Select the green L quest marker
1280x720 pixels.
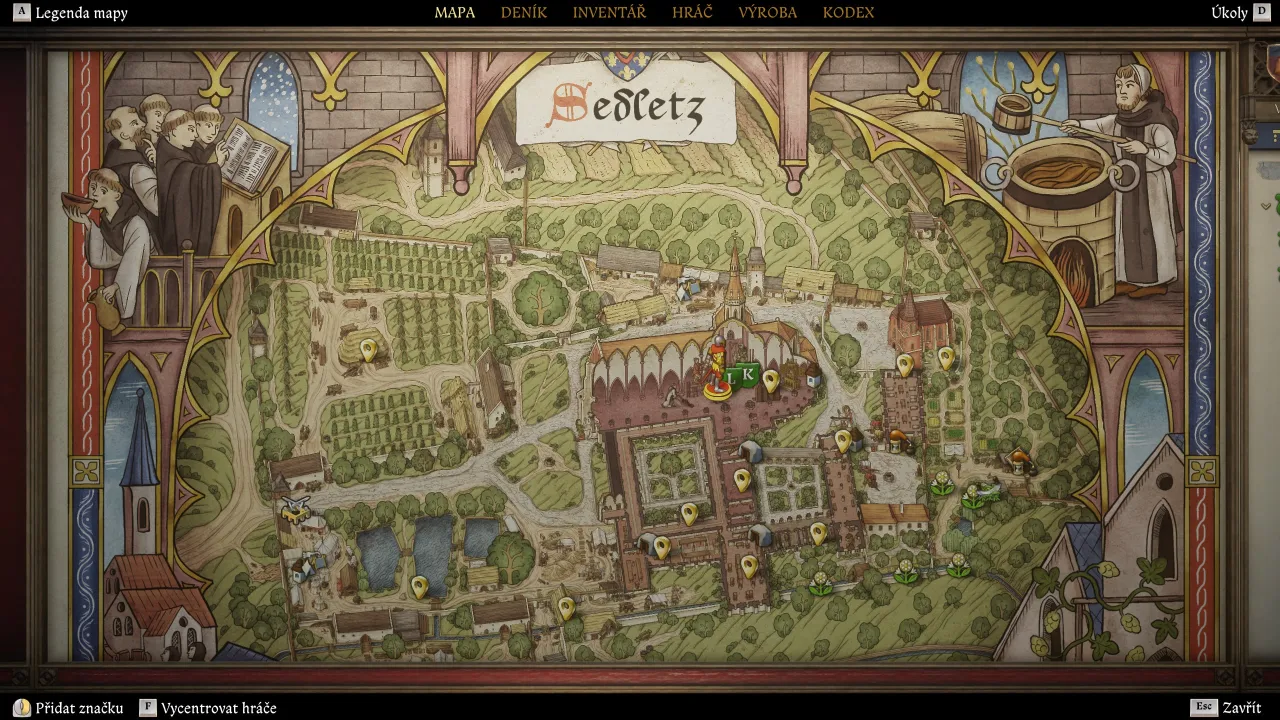click(x=733, y=377)
